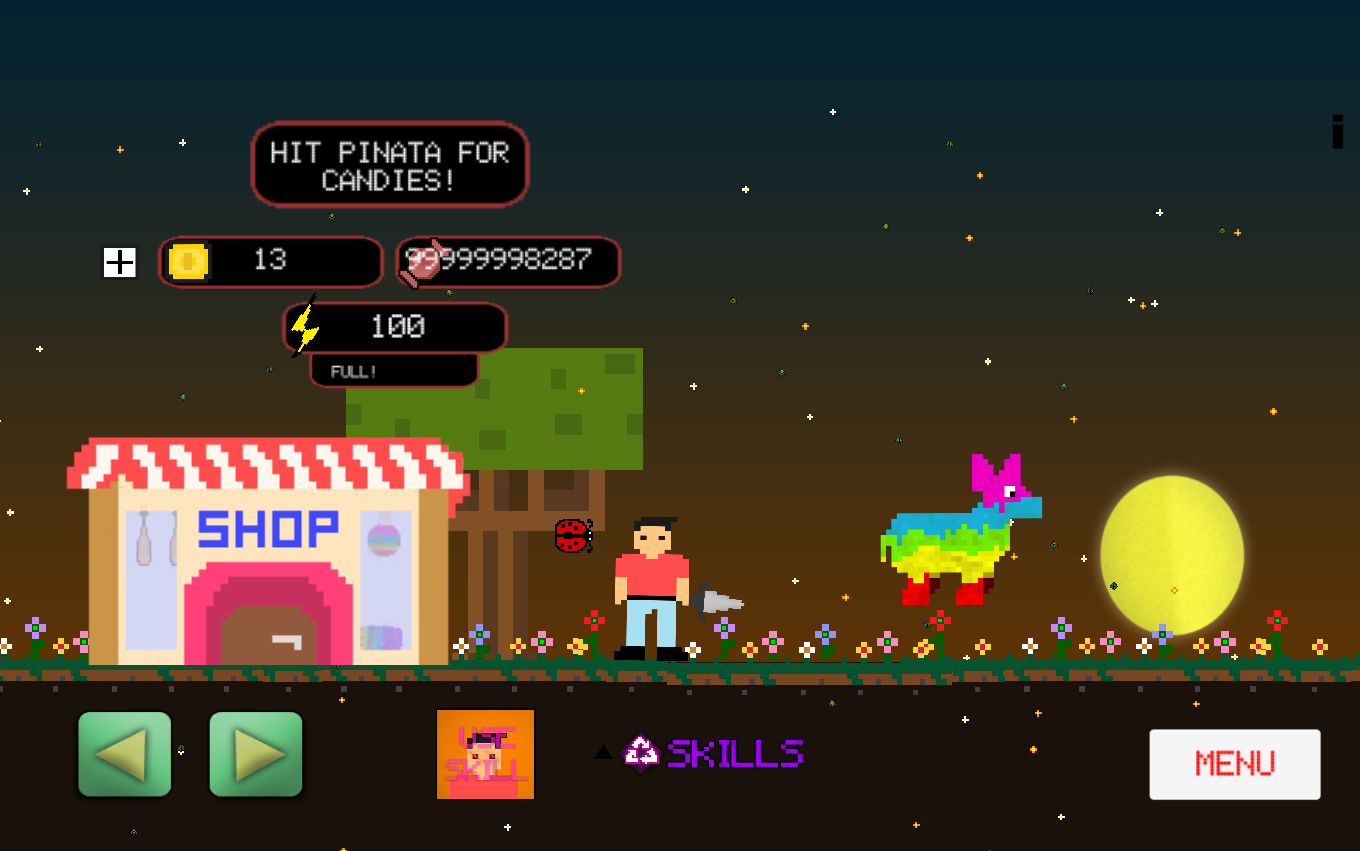
Task: Click the SKILLS label
Action: tap(735, 752)
